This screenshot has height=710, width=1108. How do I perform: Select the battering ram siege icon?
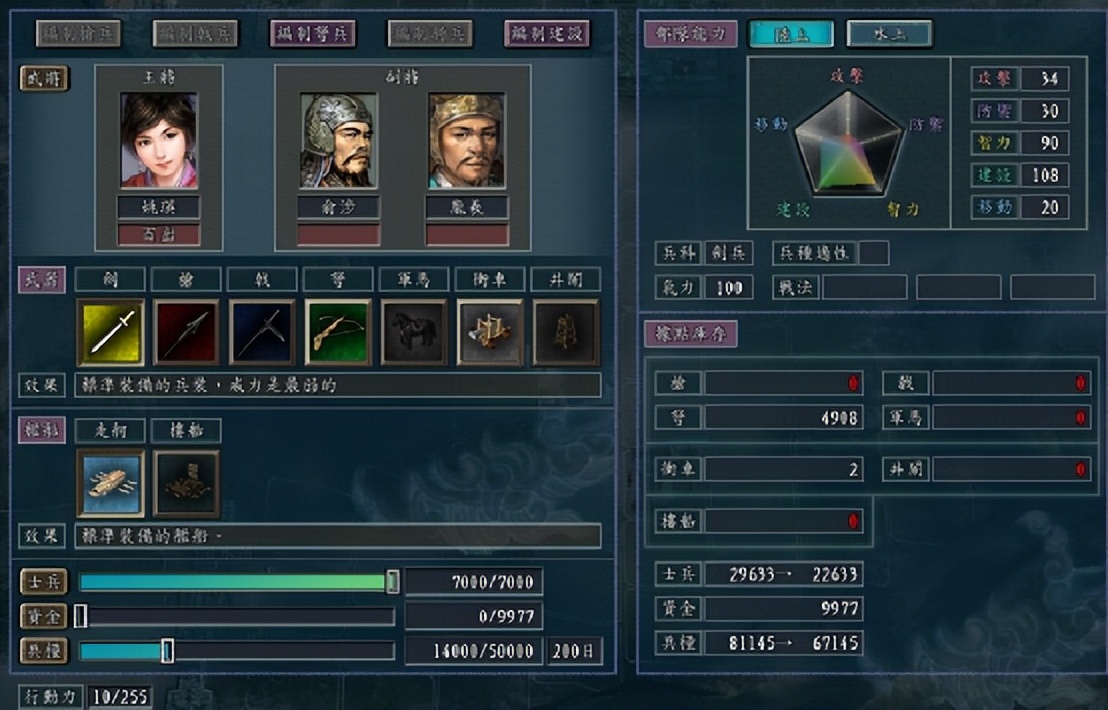pos(490,332)
